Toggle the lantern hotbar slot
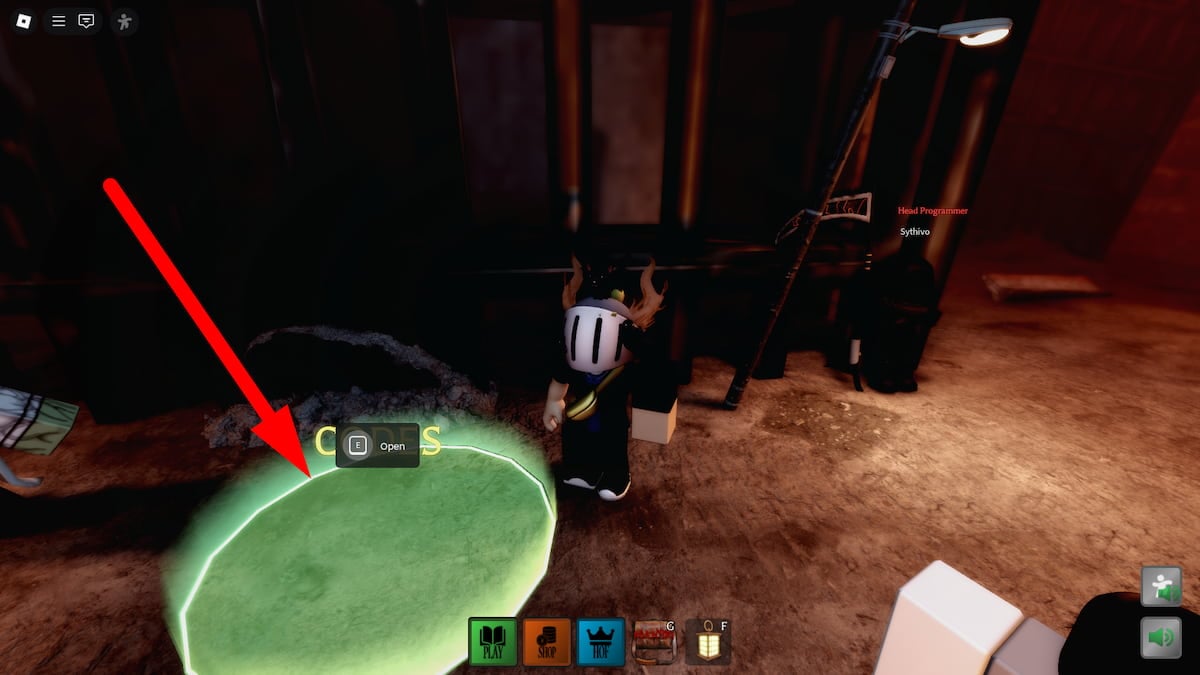Image resolution: width=1200 pixels, height=675 pixels. click(708, 642)
